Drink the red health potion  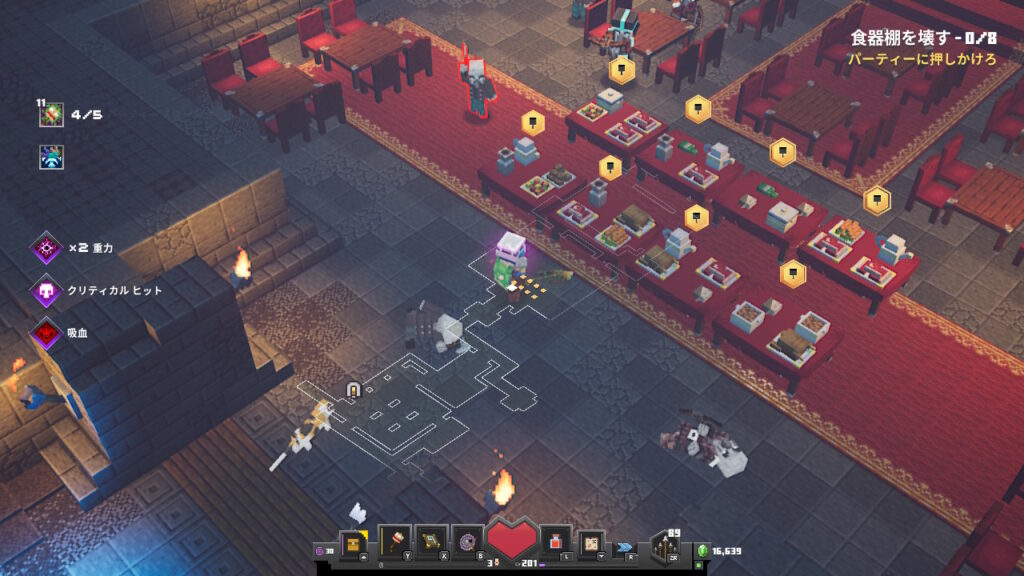(x=556, y=542)
